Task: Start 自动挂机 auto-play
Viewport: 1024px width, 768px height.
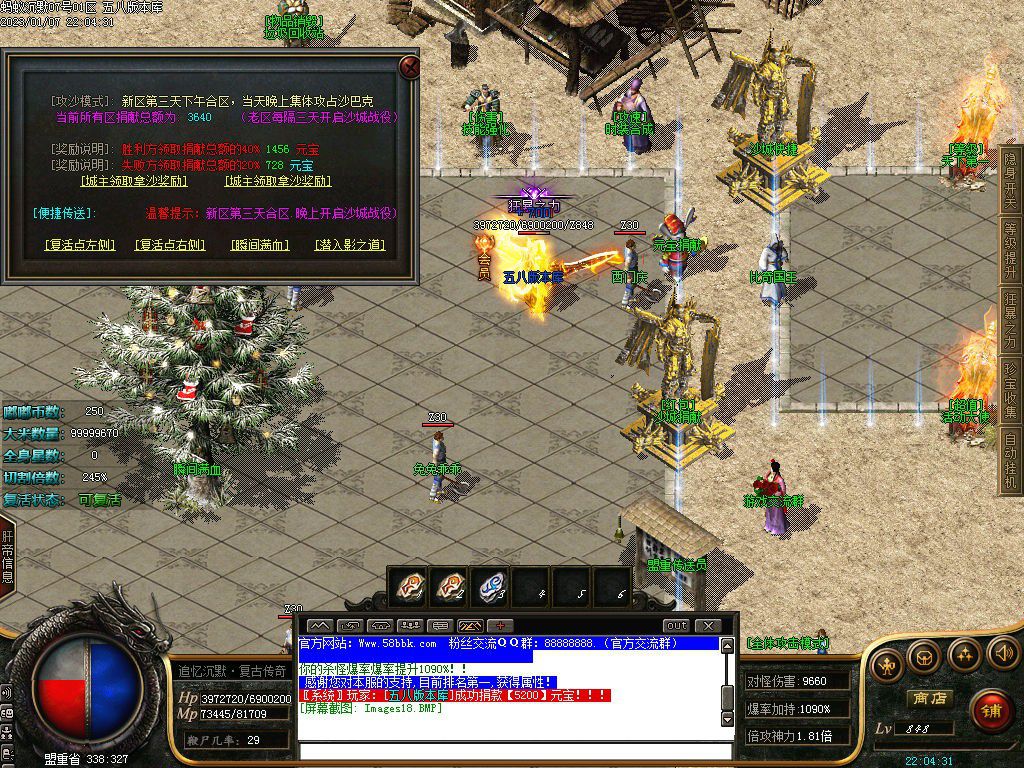Action: 1010,460
